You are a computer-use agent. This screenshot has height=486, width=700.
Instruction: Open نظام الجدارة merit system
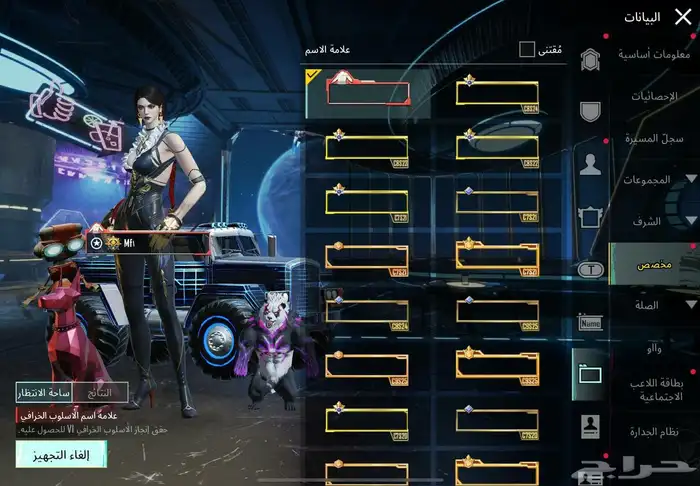click(x=655, y=432)
